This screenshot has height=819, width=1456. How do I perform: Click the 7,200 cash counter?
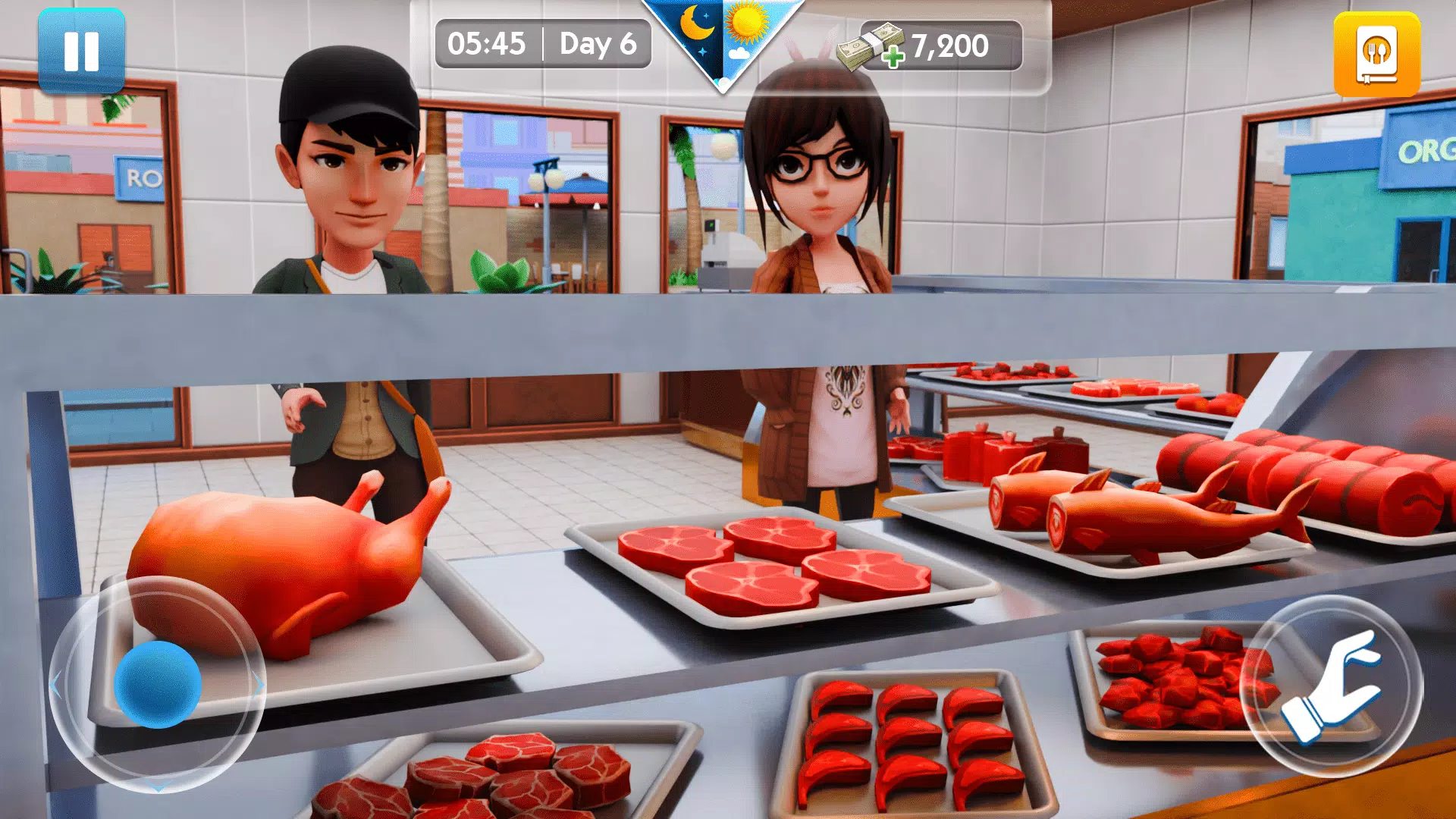[x=949, y=47]
